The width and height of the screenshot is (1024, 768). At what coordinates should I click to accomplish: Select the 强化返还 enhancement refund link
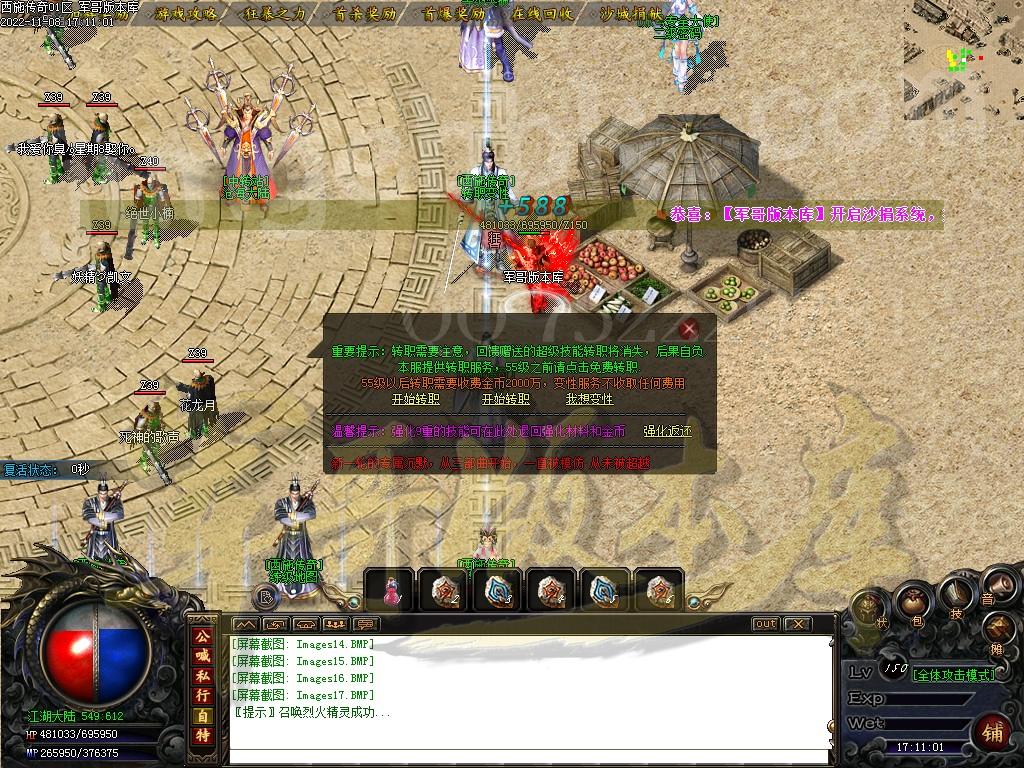(x=667, y=432)
